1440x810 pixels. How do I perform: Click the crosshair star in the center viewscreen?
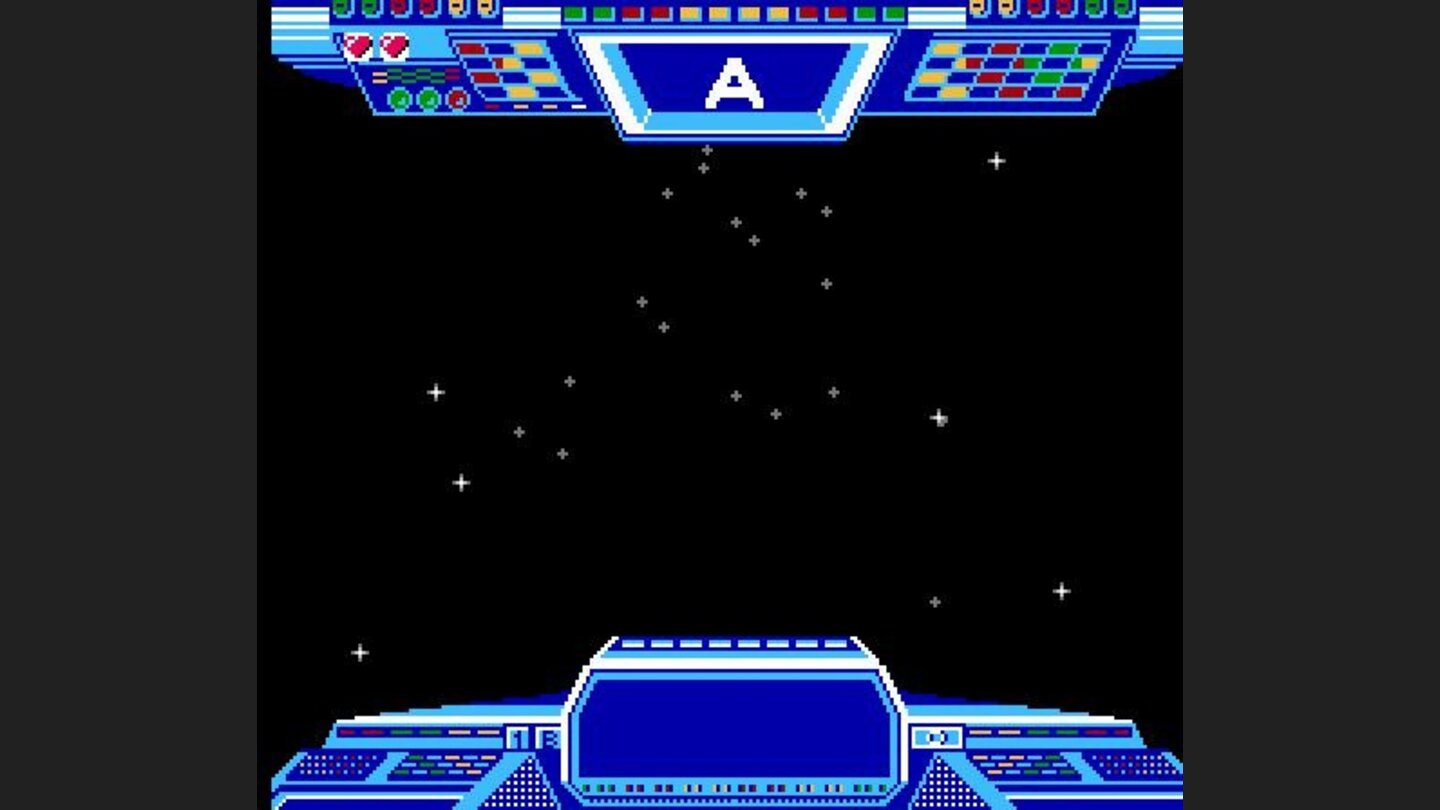click(x=735, y=394)
